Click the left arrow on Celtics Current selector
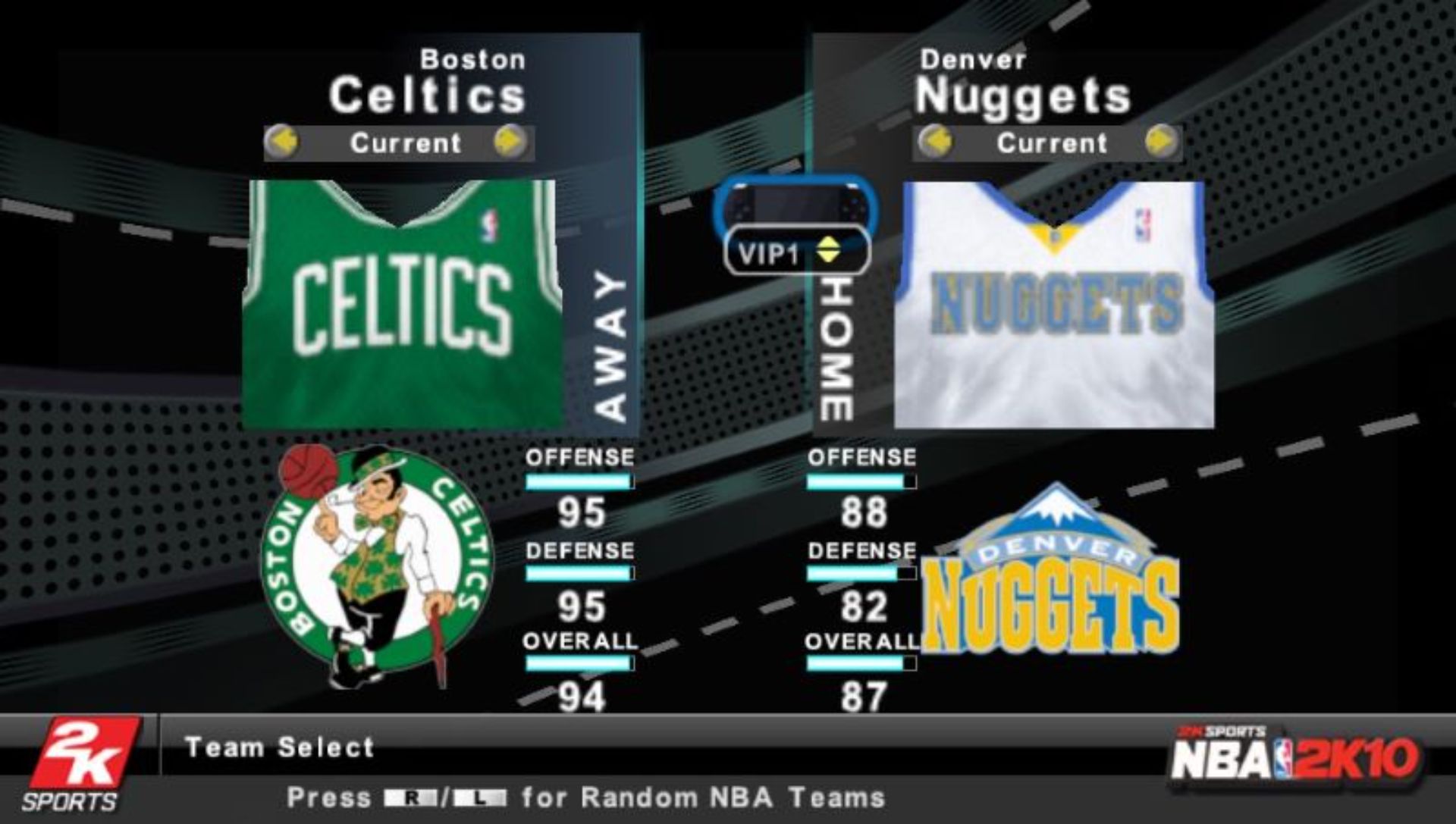 283,141
